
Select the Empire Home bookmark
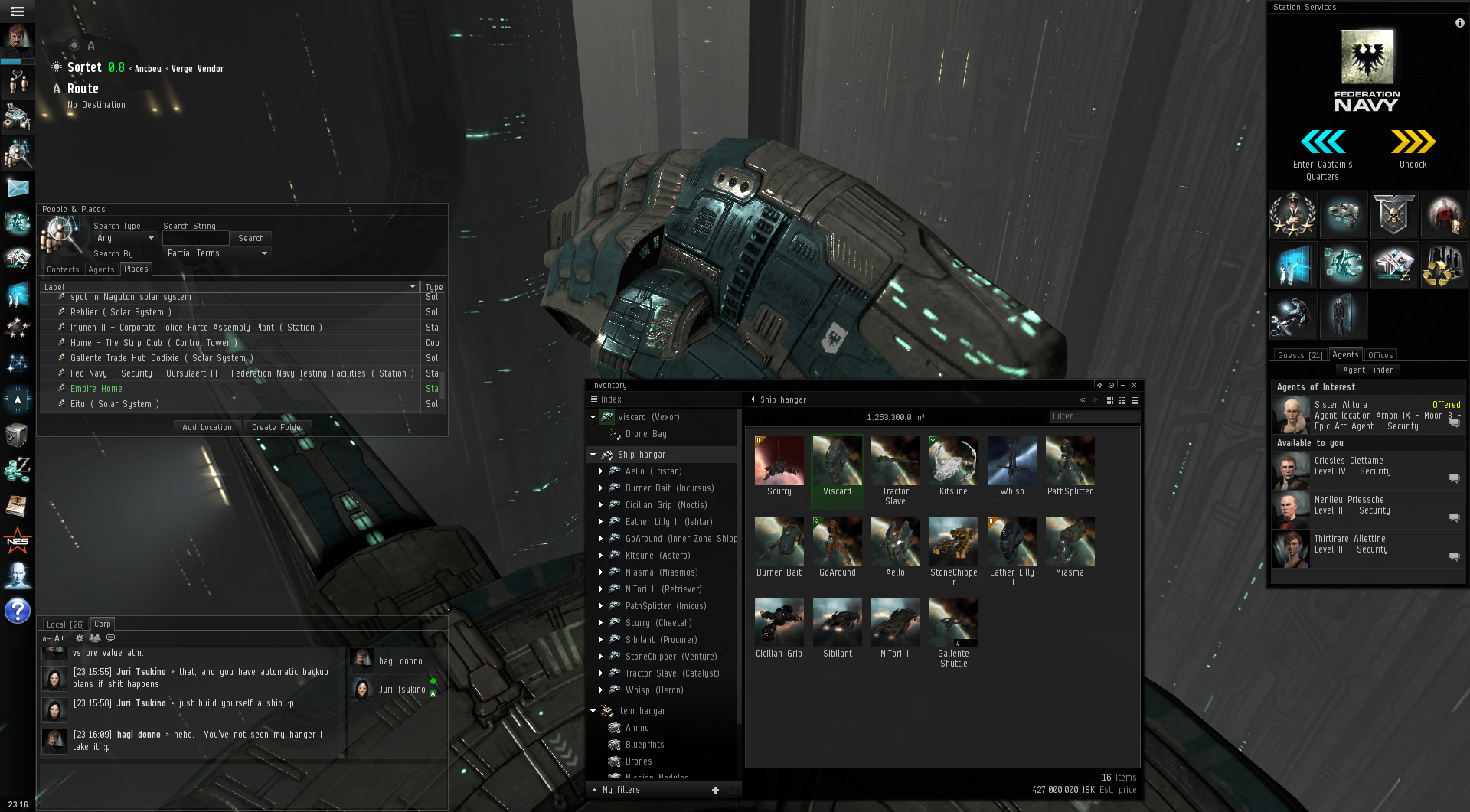pos(96,389)
